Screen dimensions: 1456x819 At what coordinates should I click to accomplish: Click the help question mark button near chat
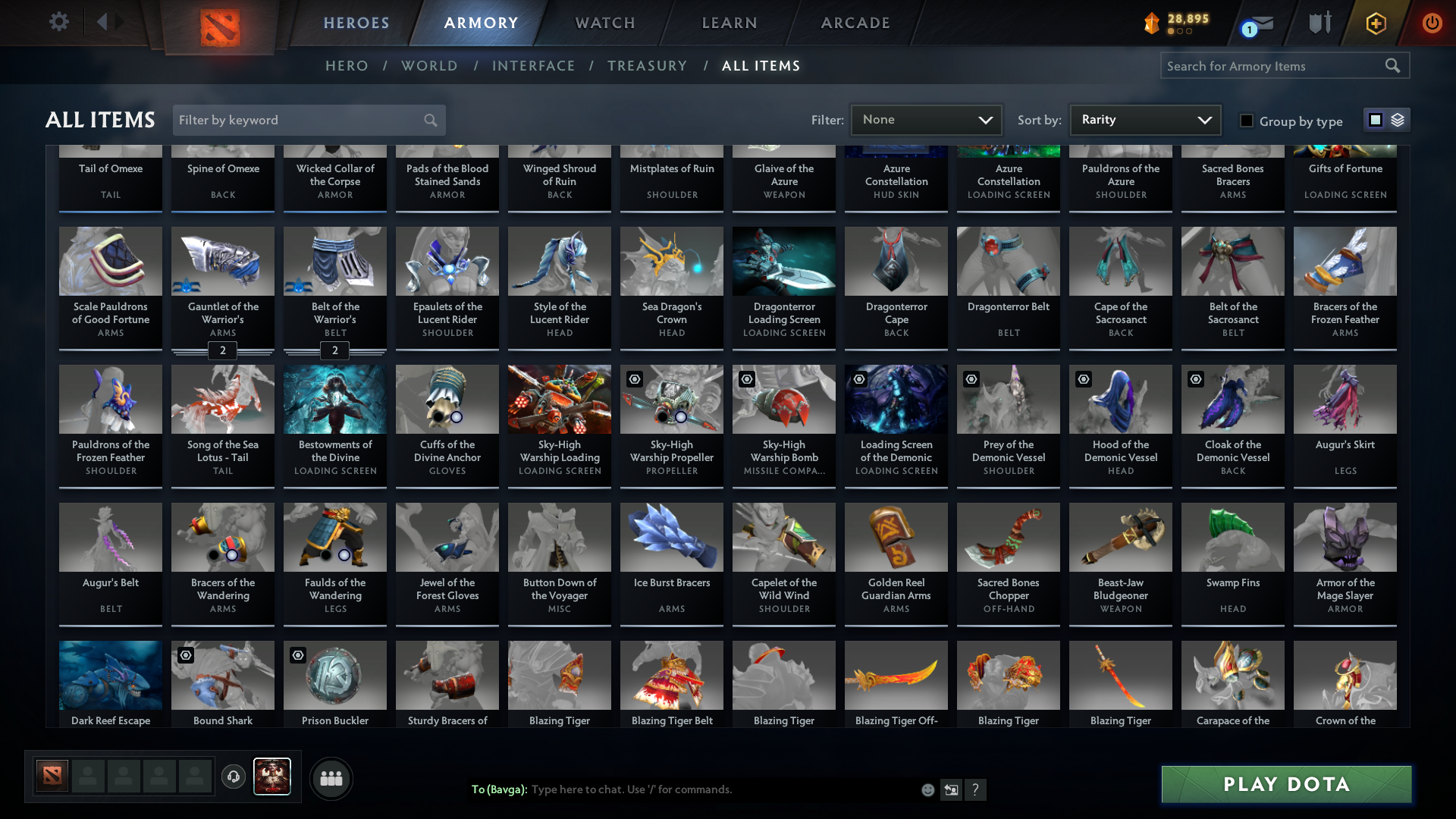977,789
